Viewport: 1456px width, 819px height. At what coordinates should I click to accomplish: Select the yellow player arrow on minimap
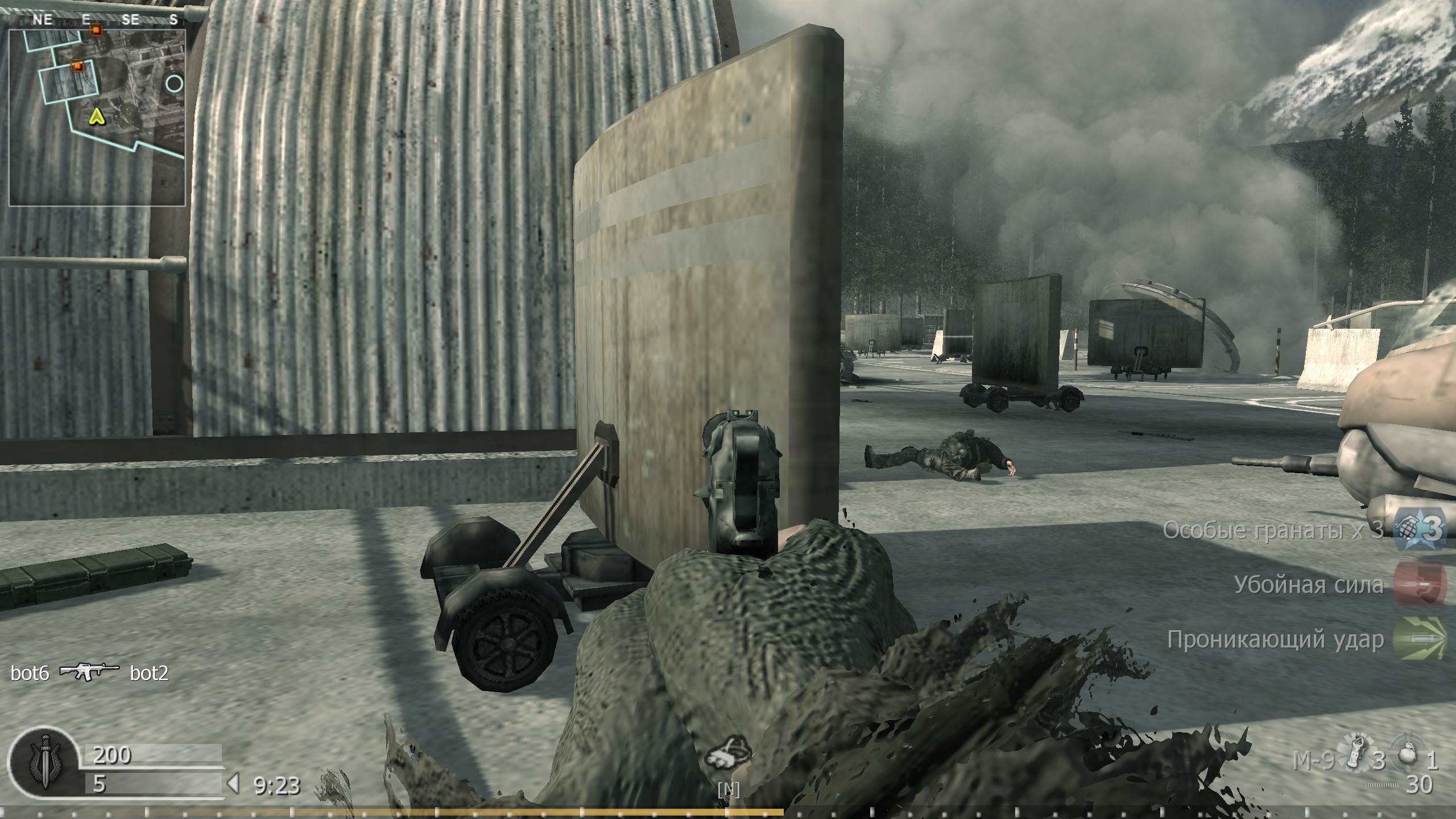[97, 117]
